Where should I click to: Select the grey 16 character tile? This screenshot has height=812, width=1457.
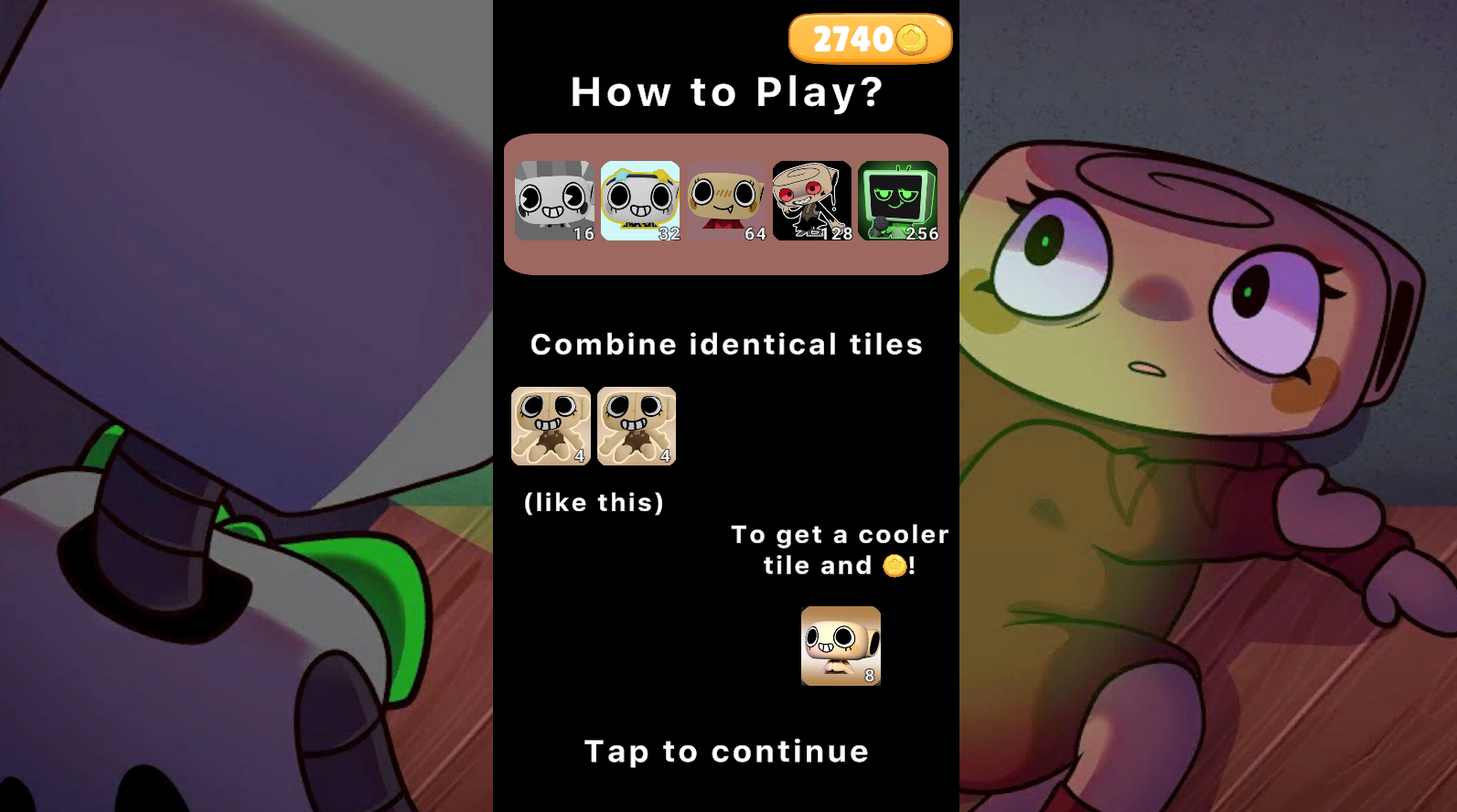tap(553, 201)
